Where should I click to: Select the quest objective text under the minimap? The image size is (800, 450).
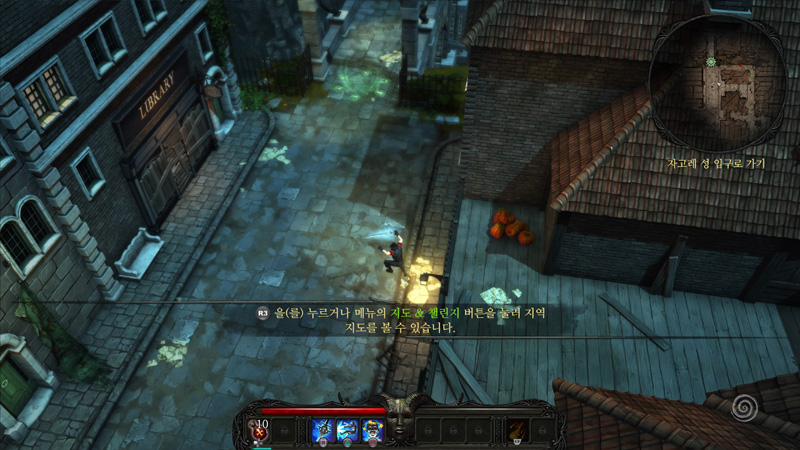715,163
